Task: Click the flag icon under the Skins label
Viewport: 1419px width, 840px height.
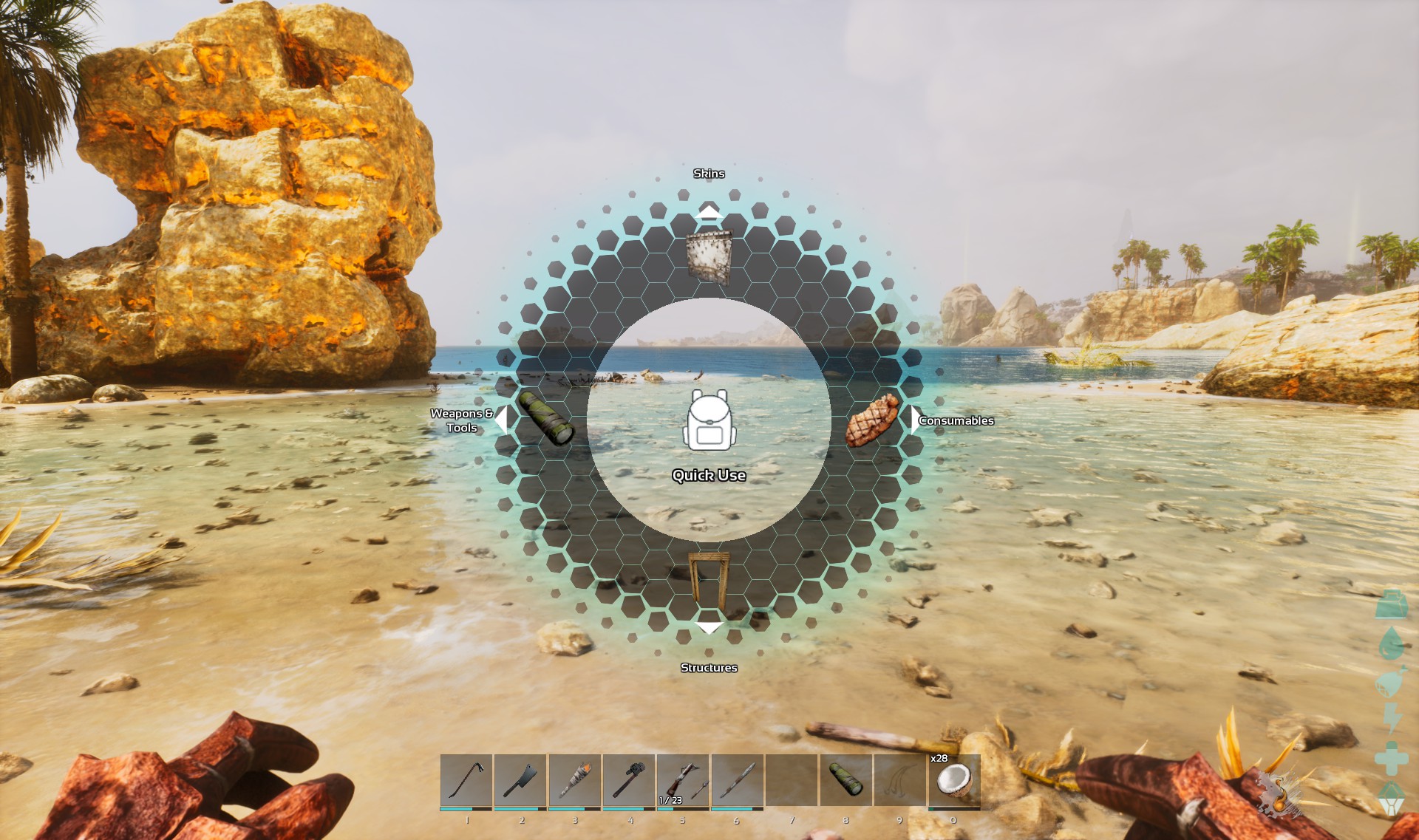Action: (708, 255)
